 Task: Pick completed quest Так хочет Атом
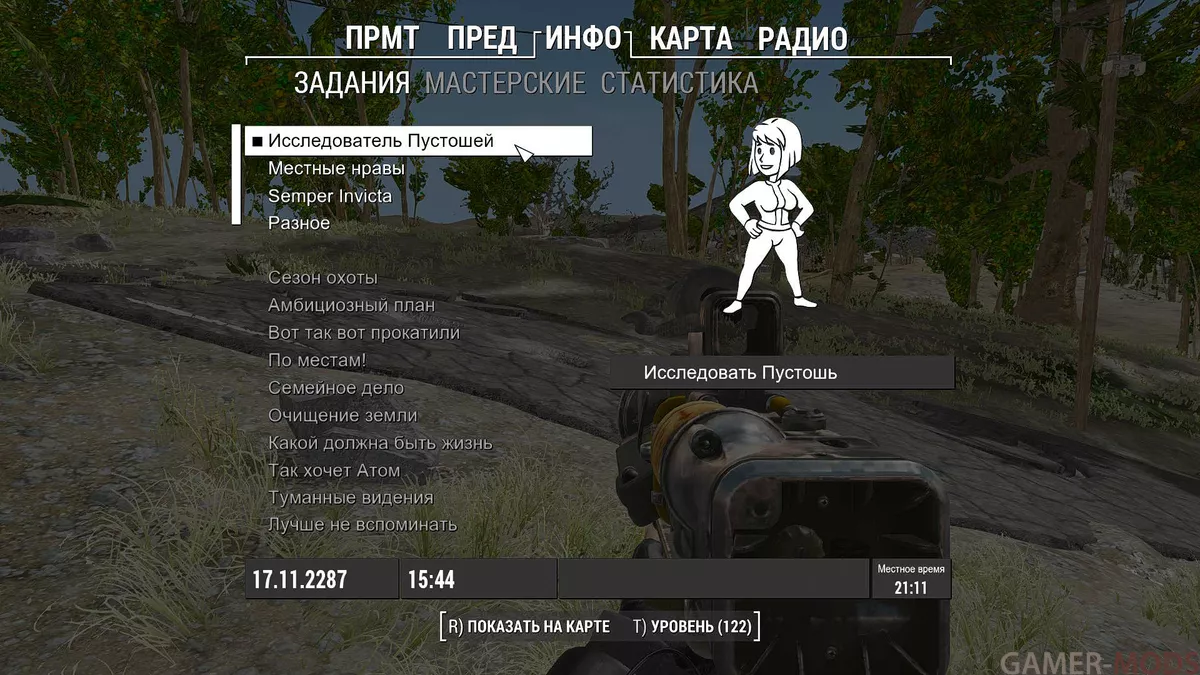click(334, 470)
